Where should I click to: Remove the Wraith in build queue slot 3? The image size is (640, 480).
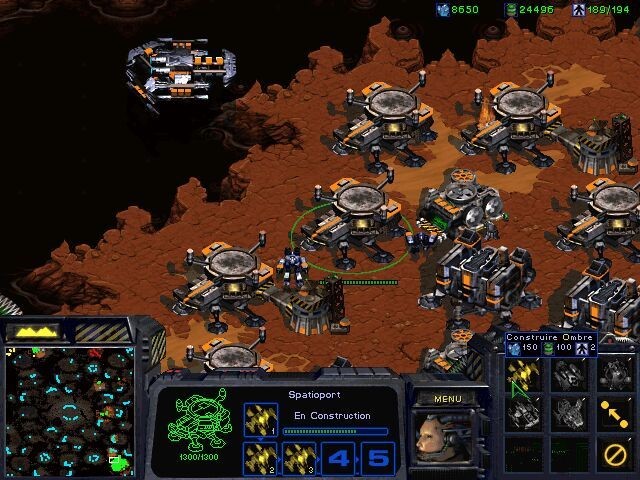point(298,457)
